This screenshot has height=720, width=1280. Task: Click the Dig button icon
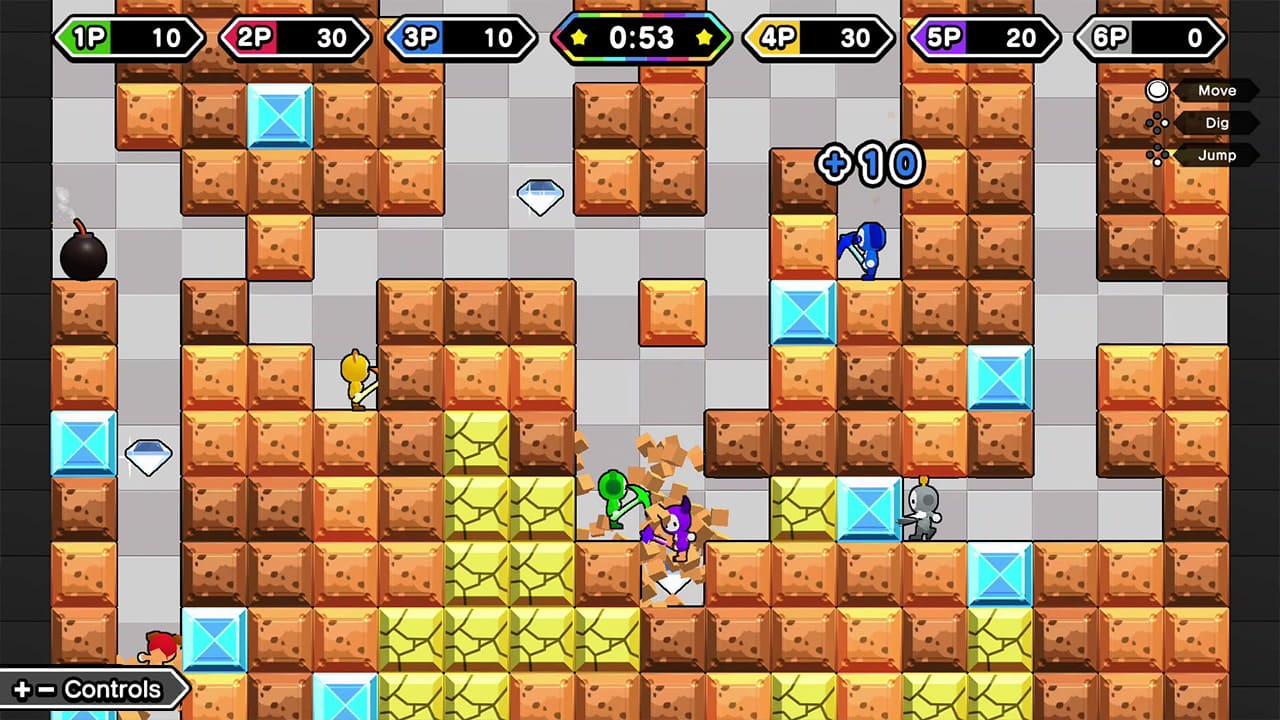click(x=1158, y=122)
